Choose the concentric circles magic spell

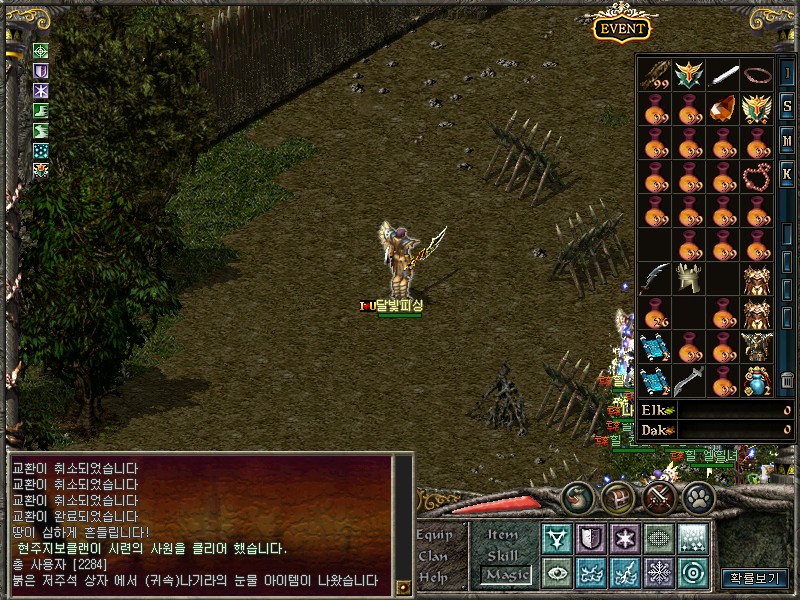click(692, 573)
